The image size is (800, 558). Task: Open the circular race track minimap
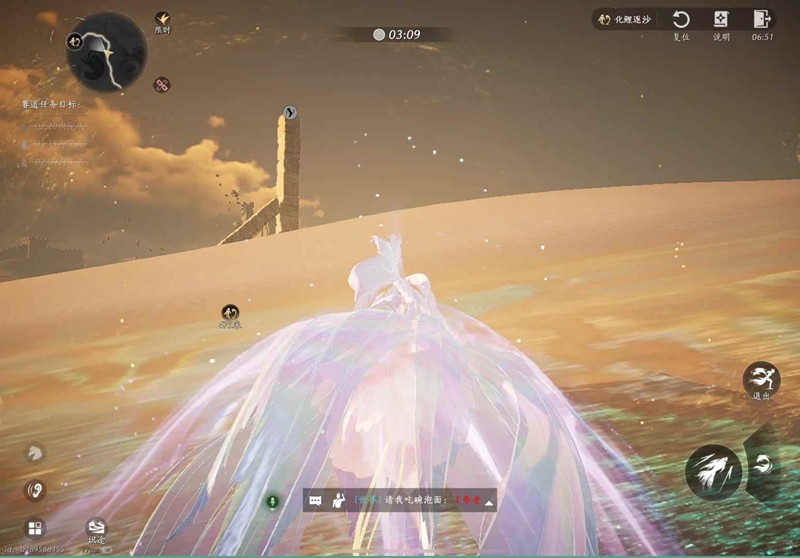107,50
